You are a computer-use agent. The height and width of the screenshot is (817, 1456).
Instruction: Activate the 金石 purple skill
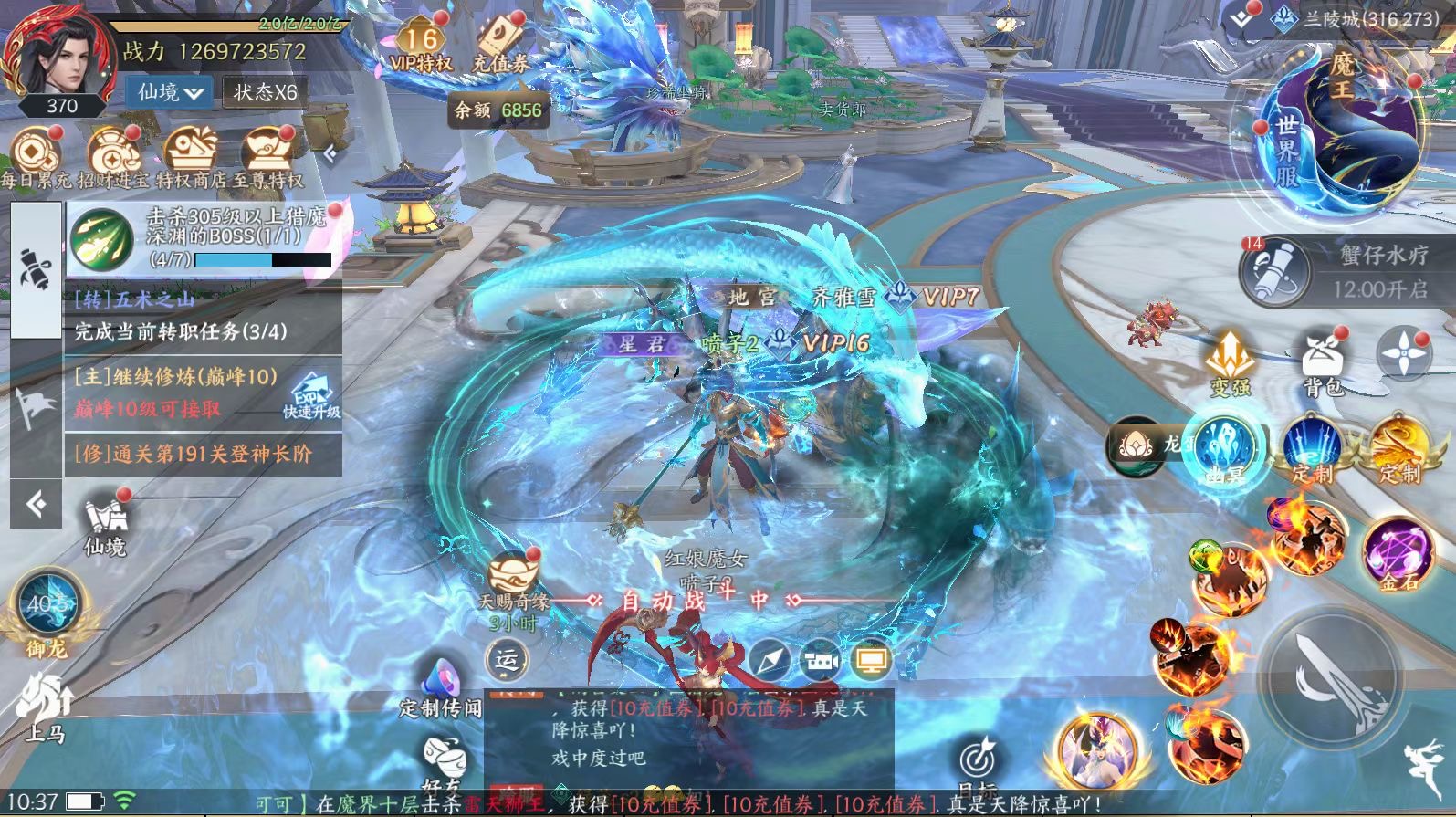(1397, 552)
